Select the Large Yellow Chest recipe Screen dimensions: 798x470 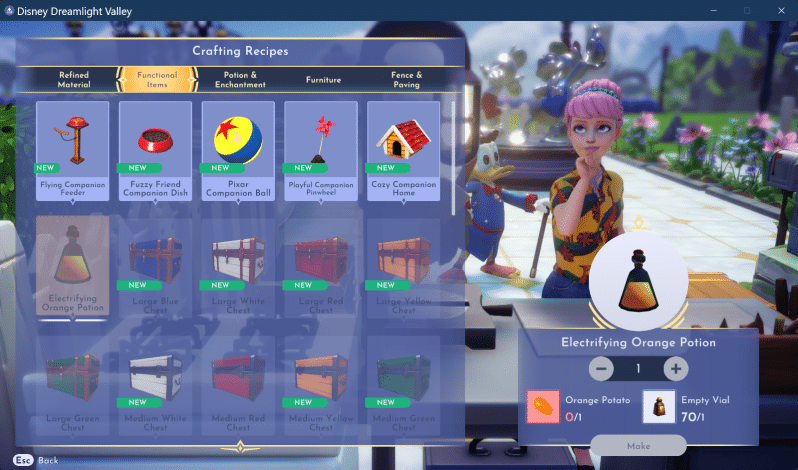pyautogui.click(x=403, y=263)
